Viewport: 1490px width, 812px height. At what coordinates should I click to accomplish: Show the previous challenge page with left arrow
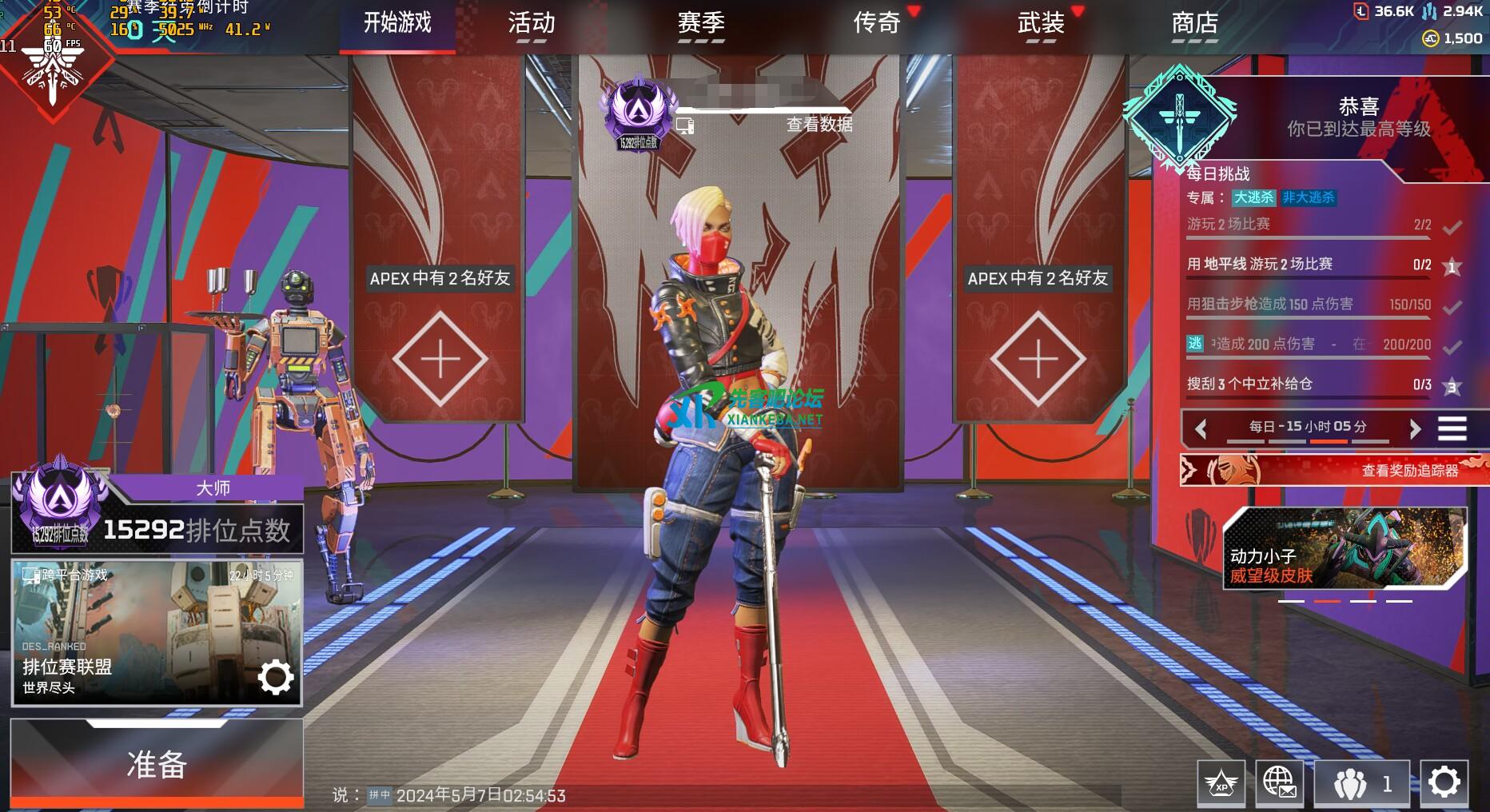[1200, 429]
